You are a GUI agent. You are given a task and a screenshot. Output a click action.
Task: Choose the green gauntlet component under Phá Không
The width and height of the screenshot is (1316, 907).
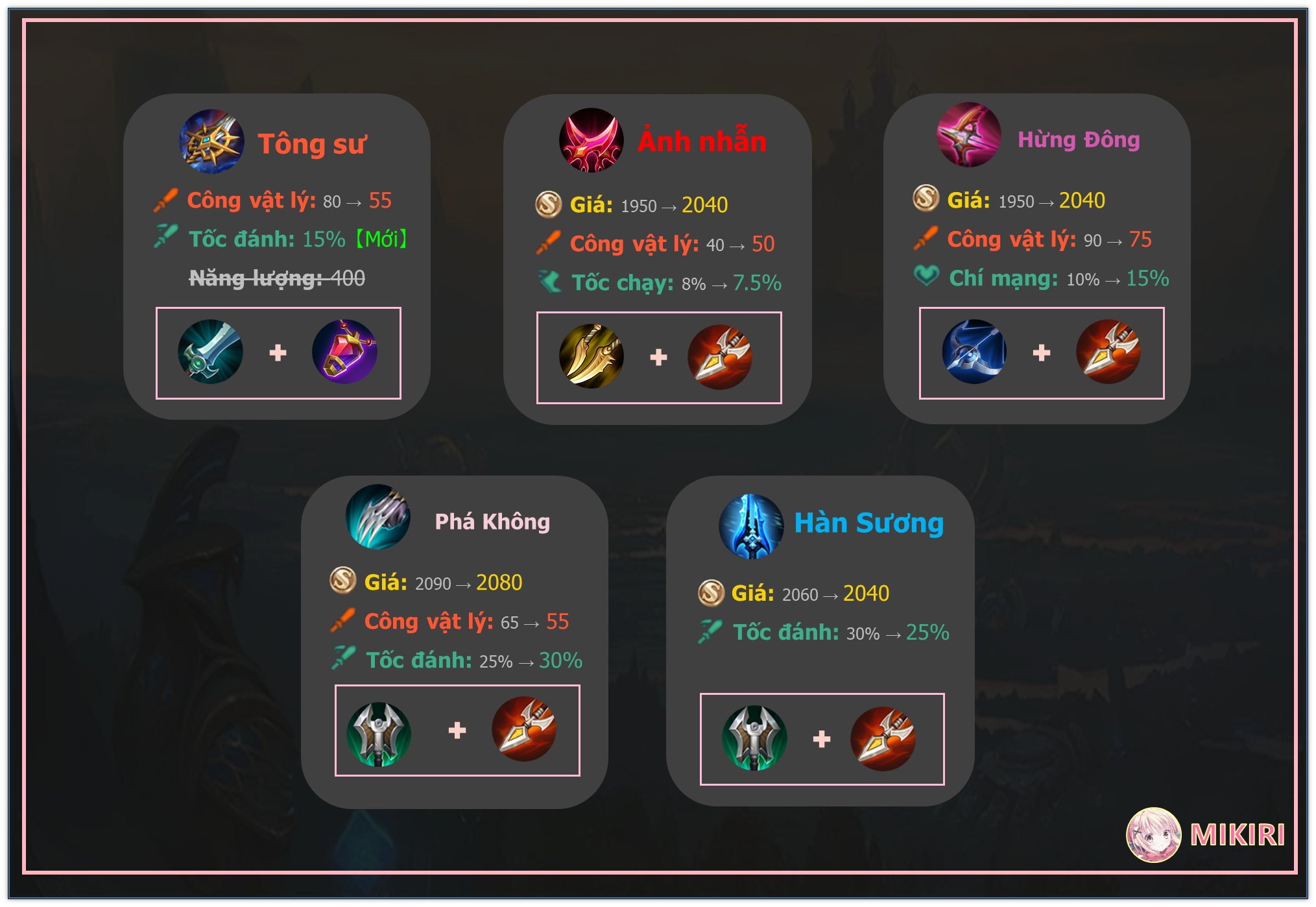coord(379,734)
